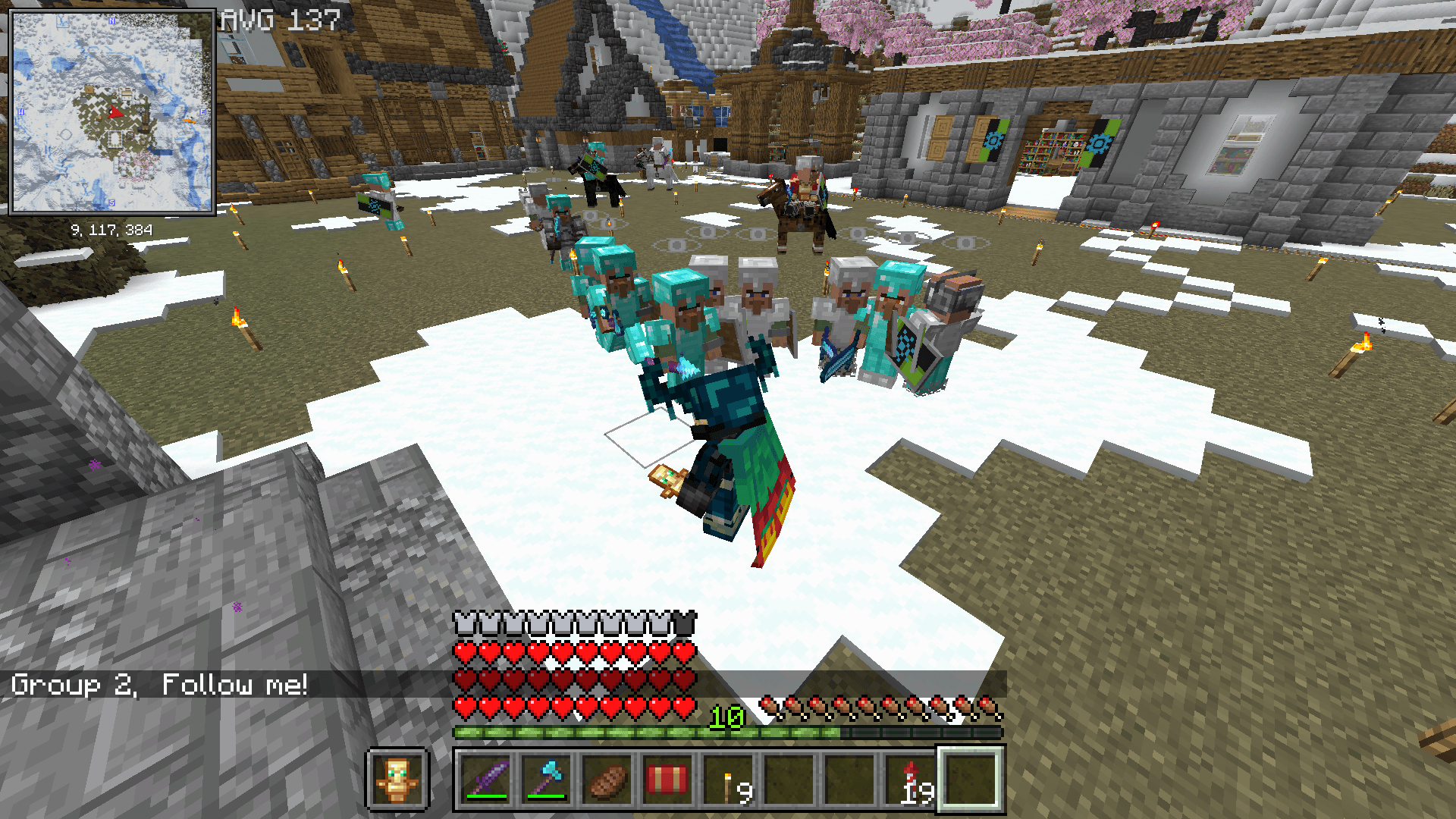The width and height of the screenshot is (1456, 819).
Task: Click the S compass marker on the minimap
Action: 112,202
